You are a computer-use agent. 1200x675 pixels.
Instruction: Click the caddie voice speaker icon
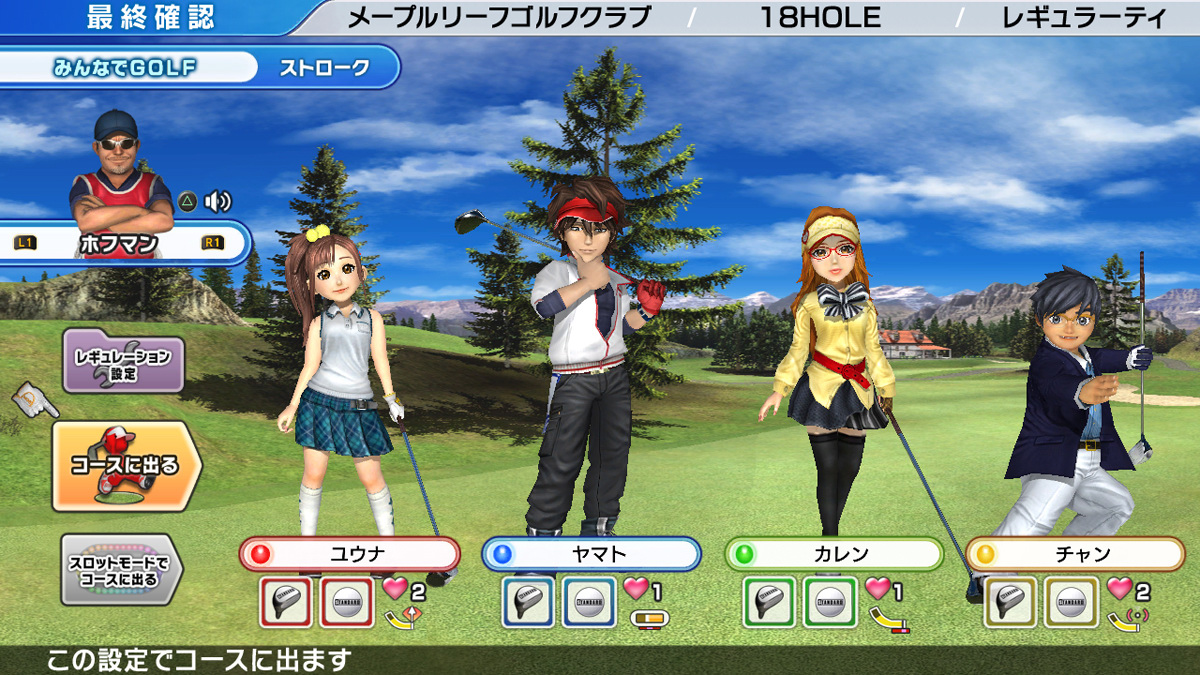tap(217, 201)
